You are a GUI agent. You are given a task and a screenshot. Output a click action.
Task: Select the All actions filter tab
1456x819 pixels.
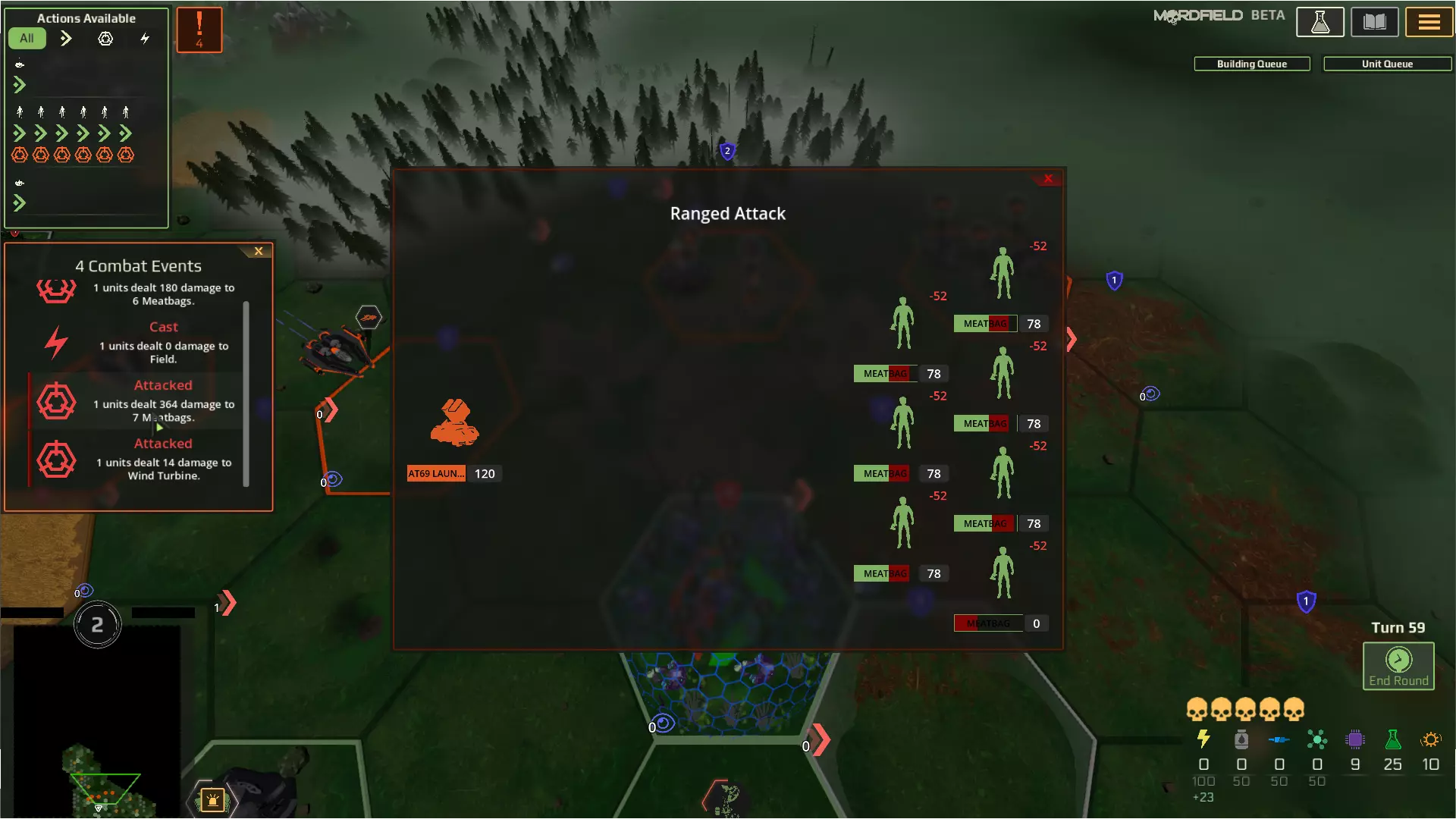(27, 38)
